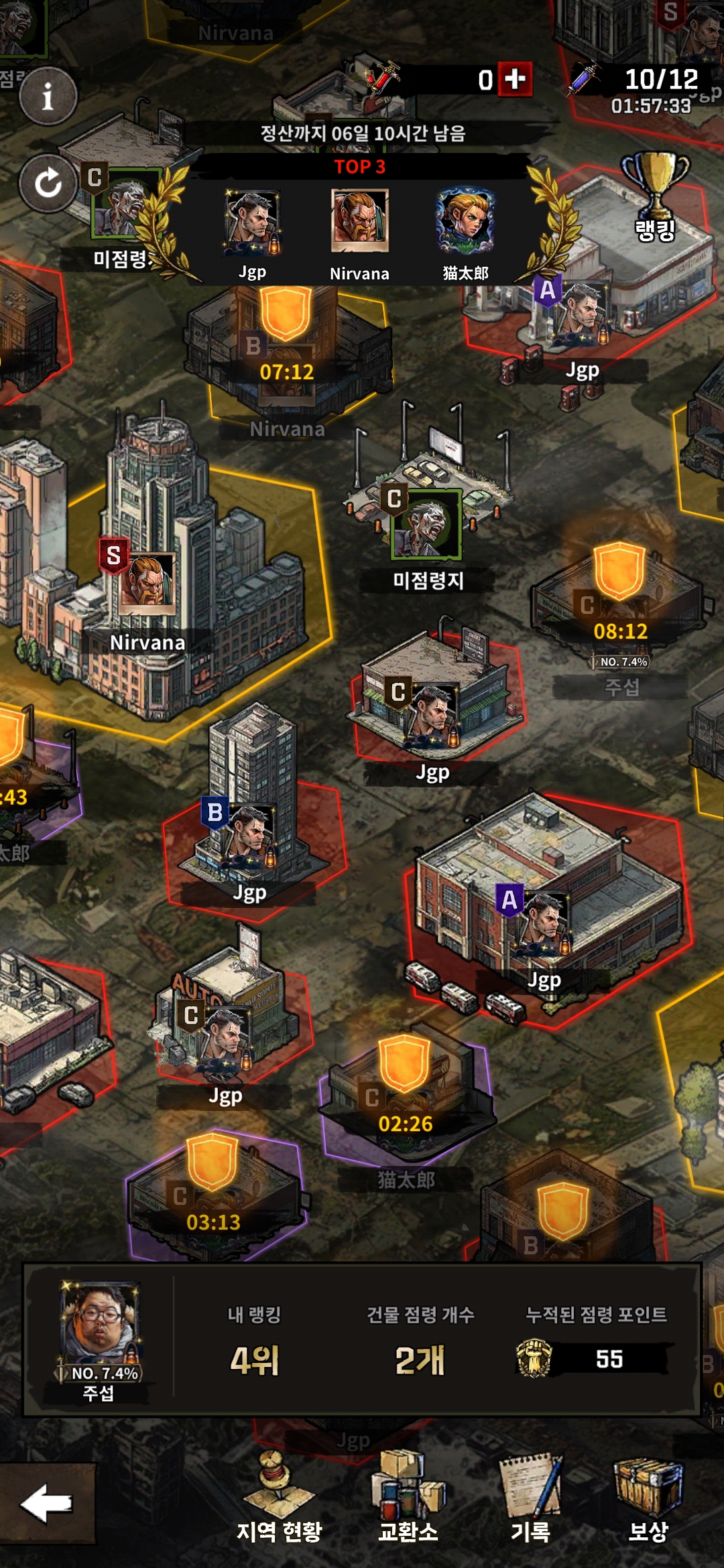Viewport: 724px width, 1568px height.
Task: View 猫太郎's portrait in TOP 3
Action: pos(465,221)
